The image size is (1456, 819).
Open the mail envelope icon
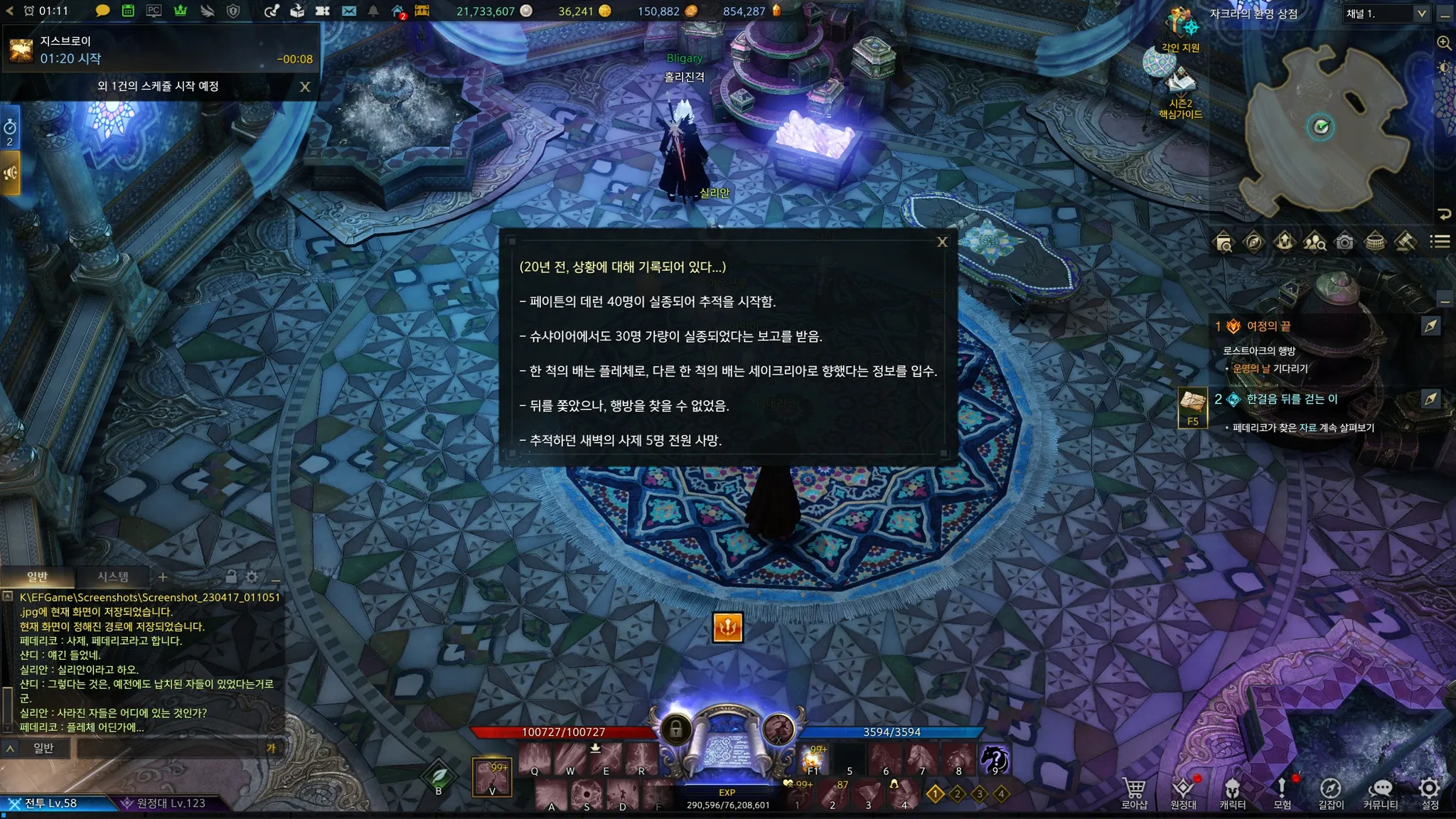348,11
